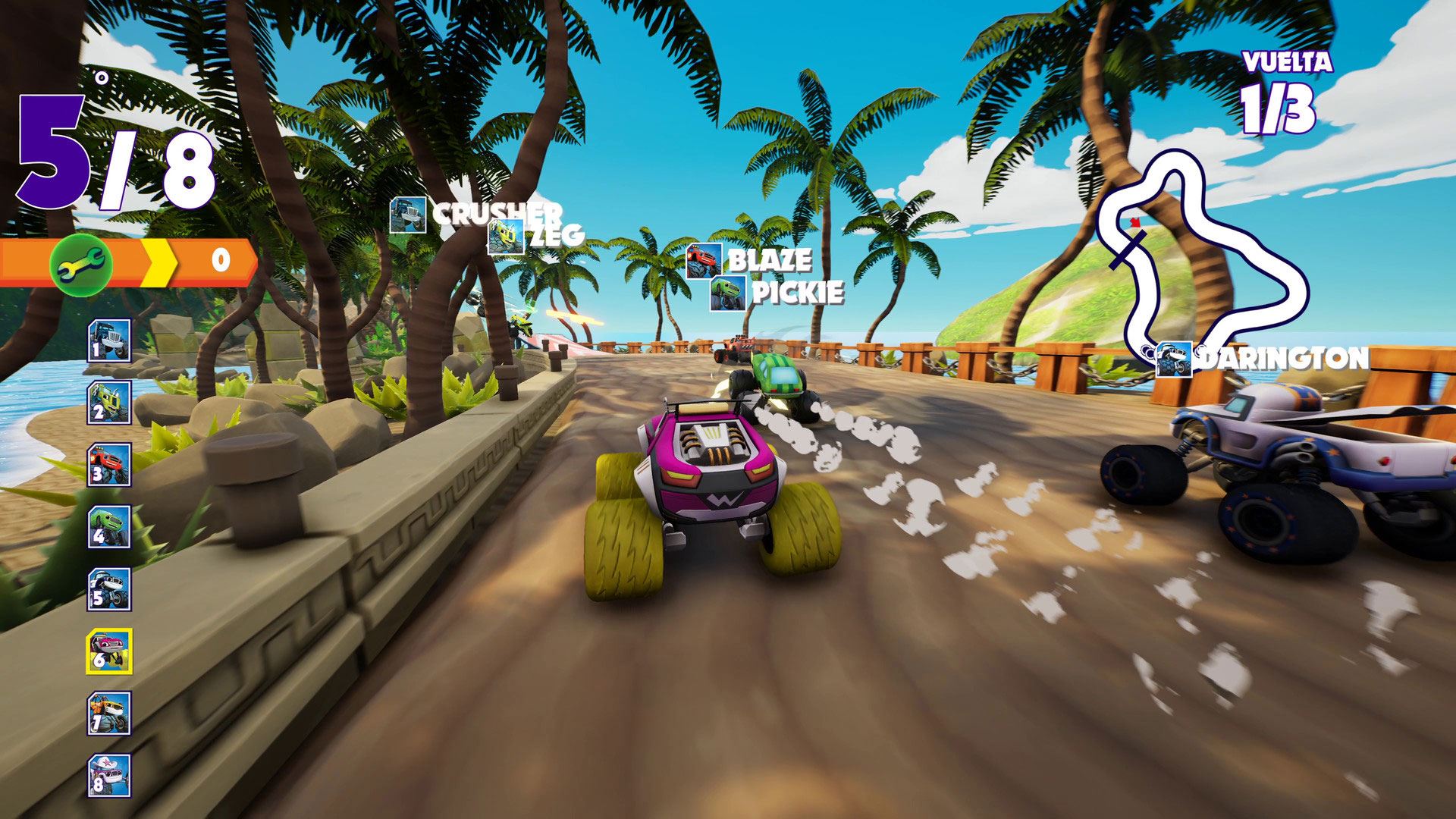The width and height of the screenshot is (1456, 819).
Task: Select Zeg's second place standings portrait
Action: click(x=110, y=403)
